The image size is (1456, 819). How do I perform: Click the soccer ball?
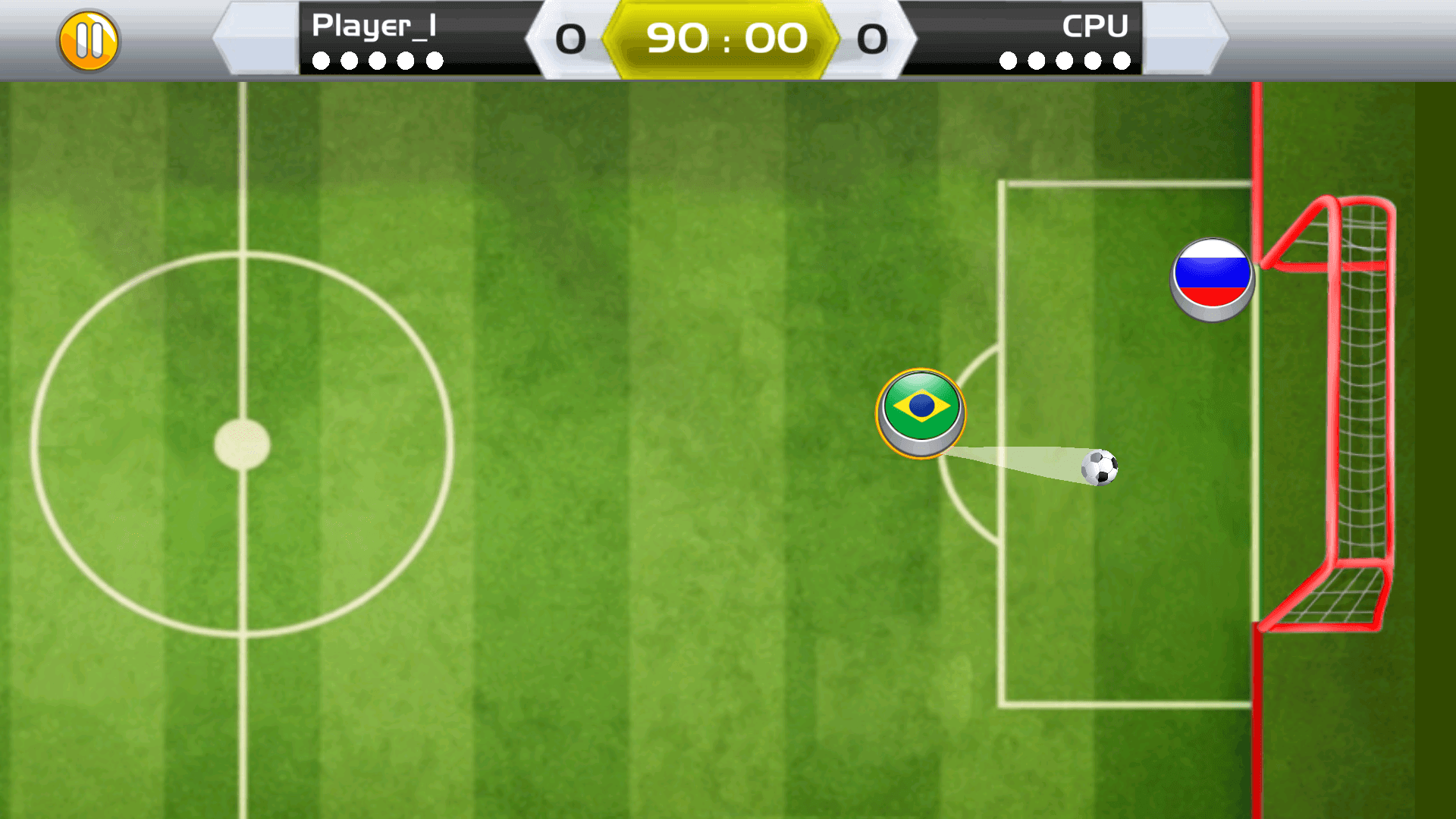click(1101, 469)
